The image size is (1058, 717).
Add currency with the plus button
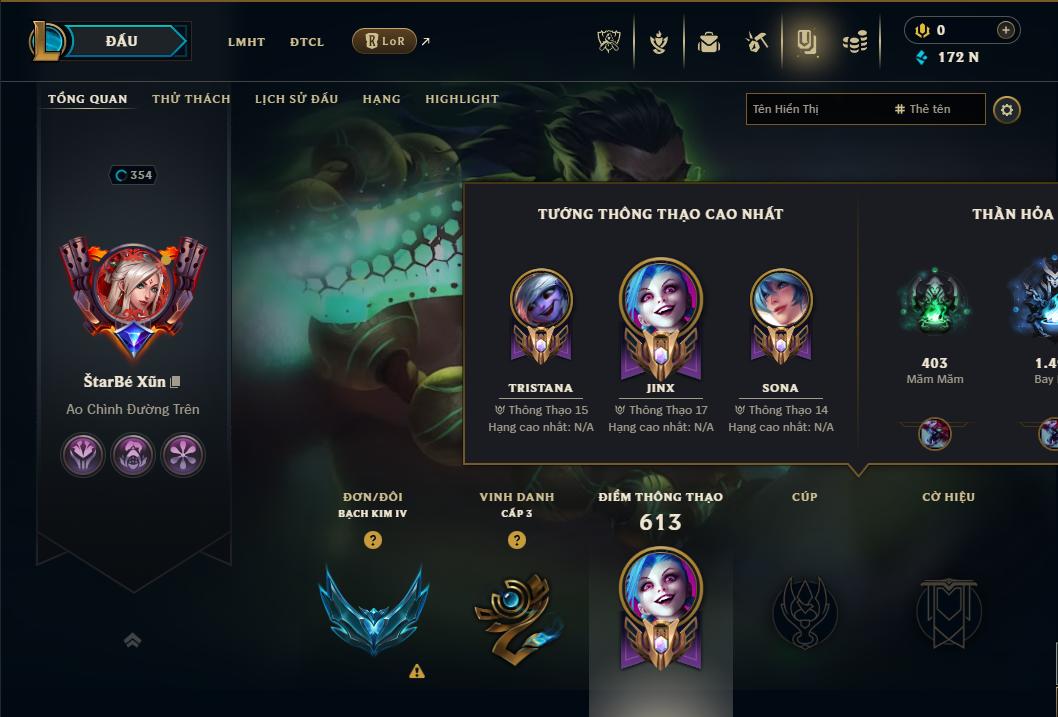(x=1005, y=30)
